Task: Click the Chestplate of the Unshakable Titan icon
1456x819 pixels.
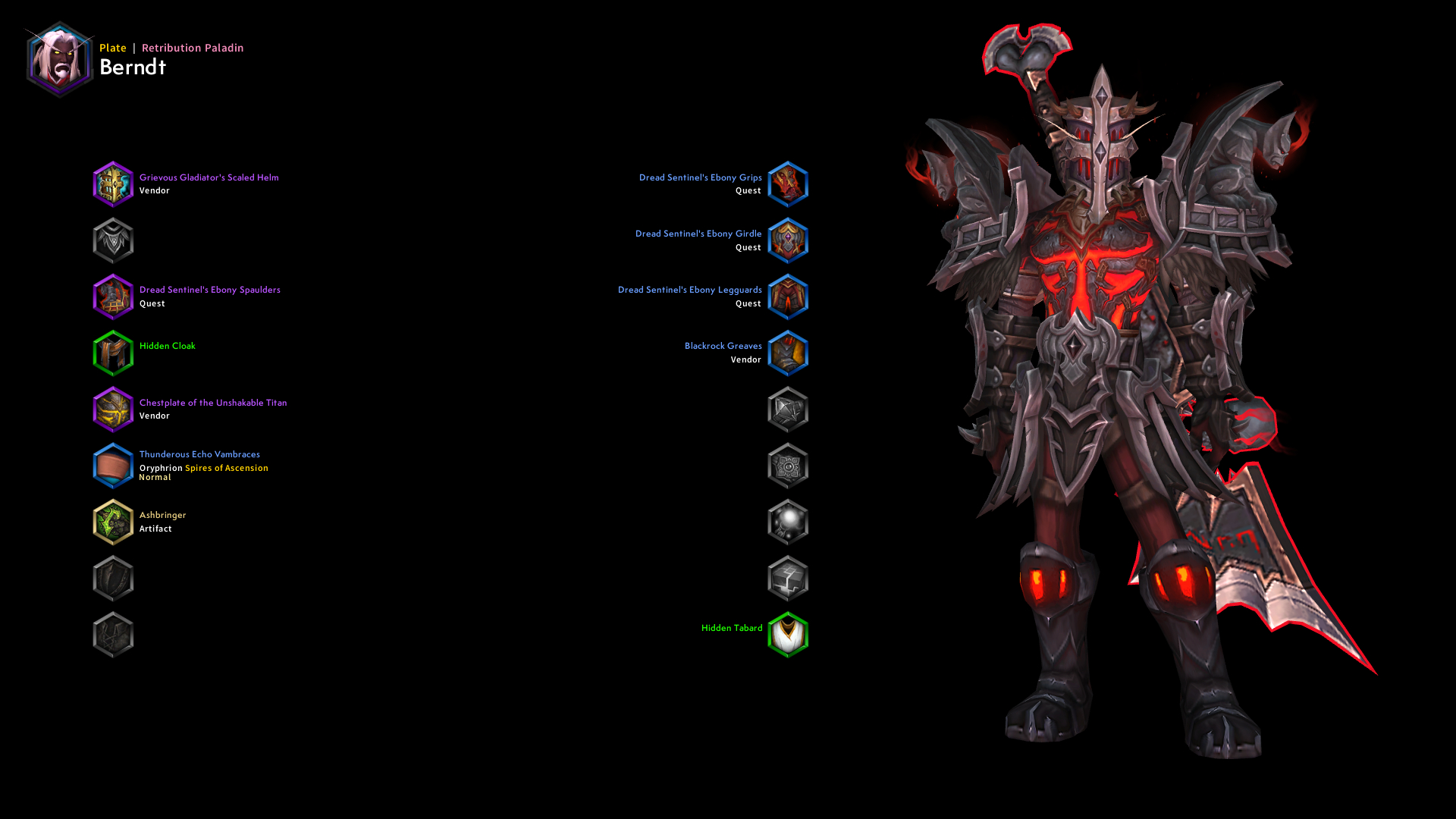Action: (x=113, y=409)
